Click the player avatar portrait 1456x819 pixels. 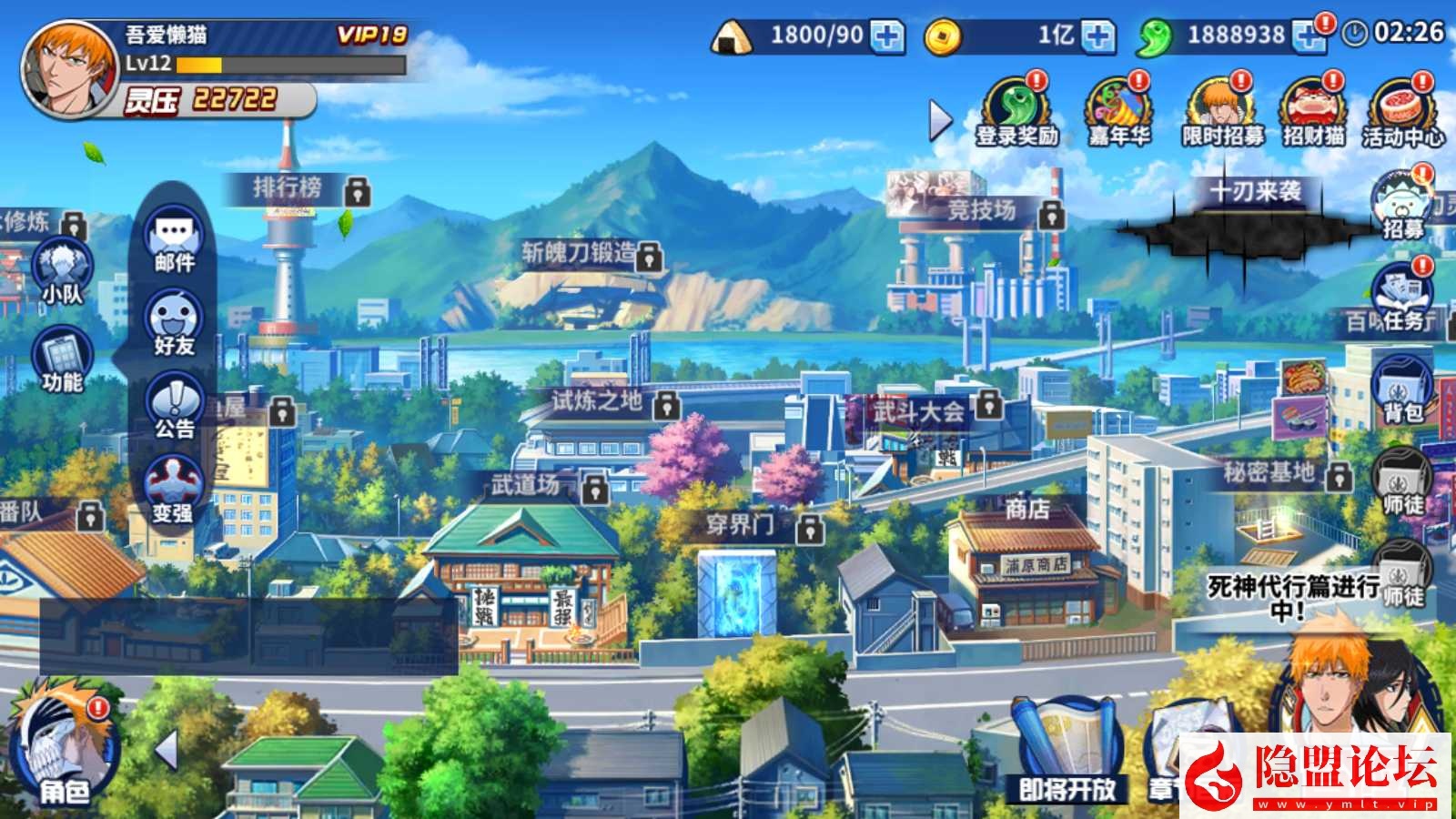click(68, 69)
